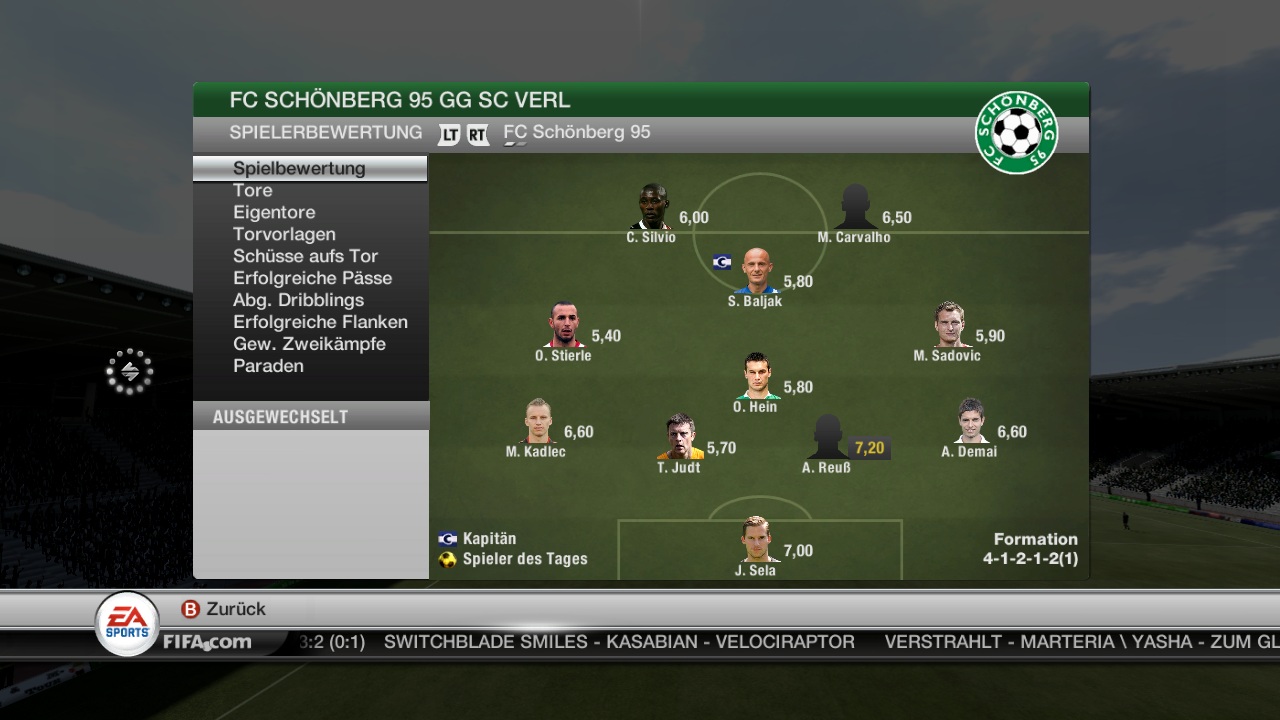
Task: Choose A. Reuß with the 7,20 rating
Action: click(x=828, y=437)
